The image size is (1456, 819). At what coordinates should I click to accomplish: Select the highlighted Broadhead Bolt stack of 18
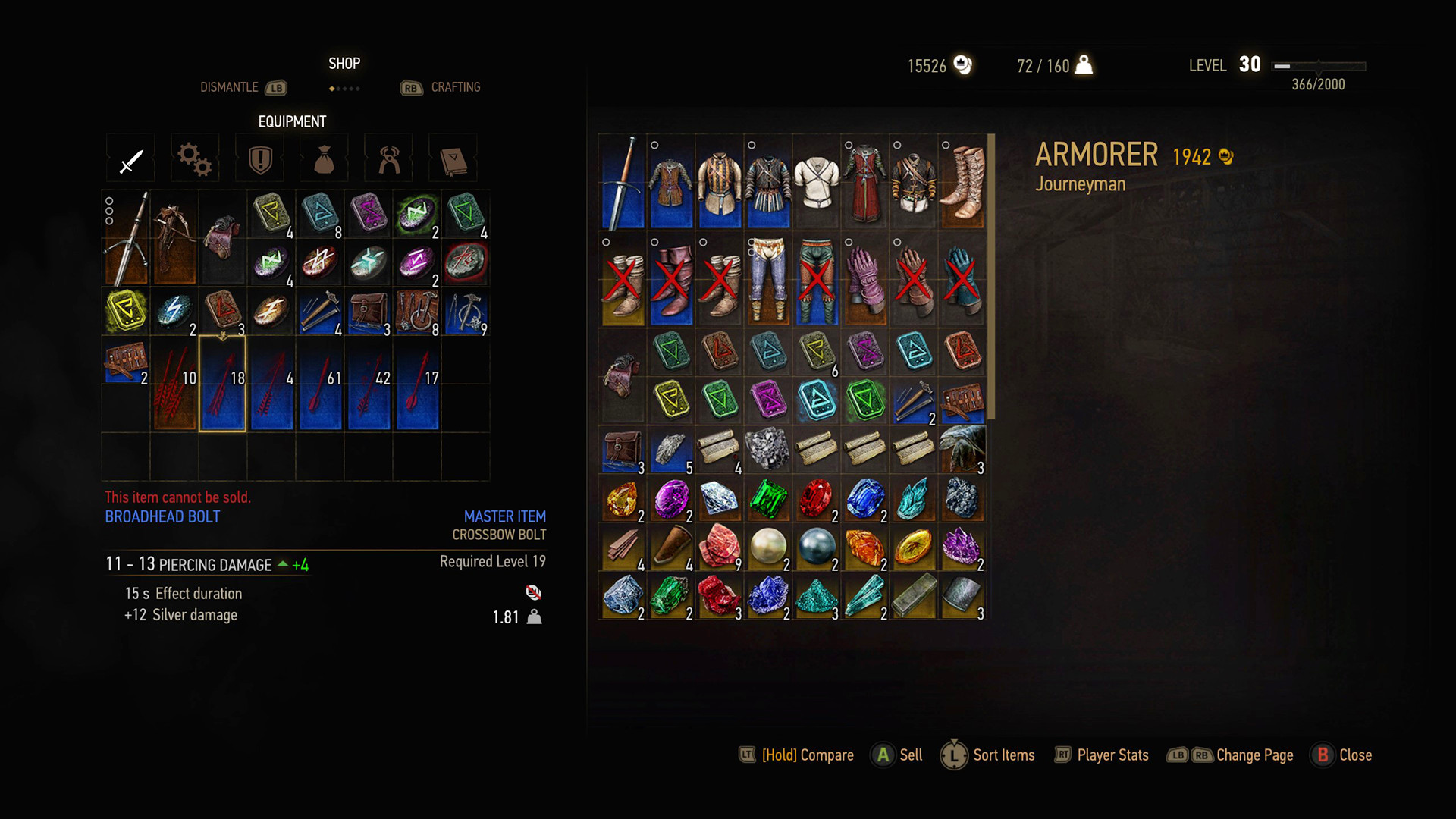[x=223, y=384]
